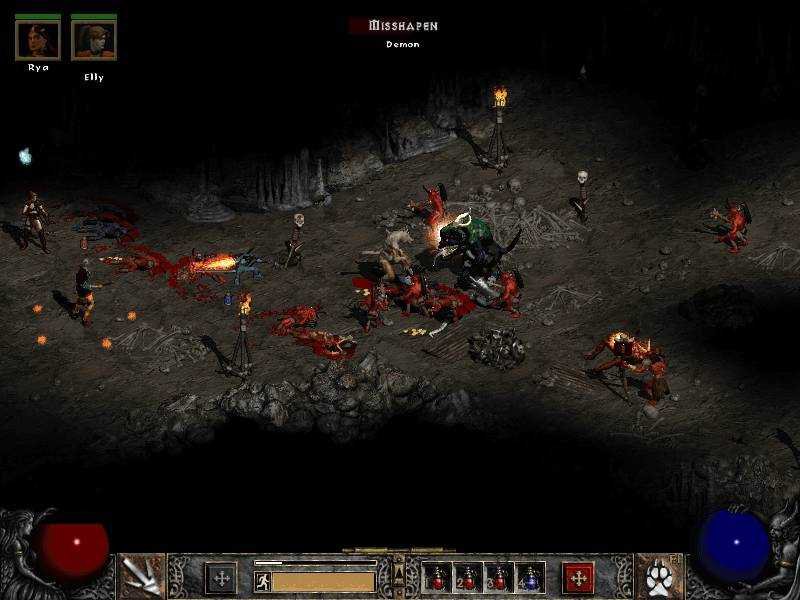Open the werewolf paw right-click skill
Screen dimensions: 800x600
tap(659, 576)
